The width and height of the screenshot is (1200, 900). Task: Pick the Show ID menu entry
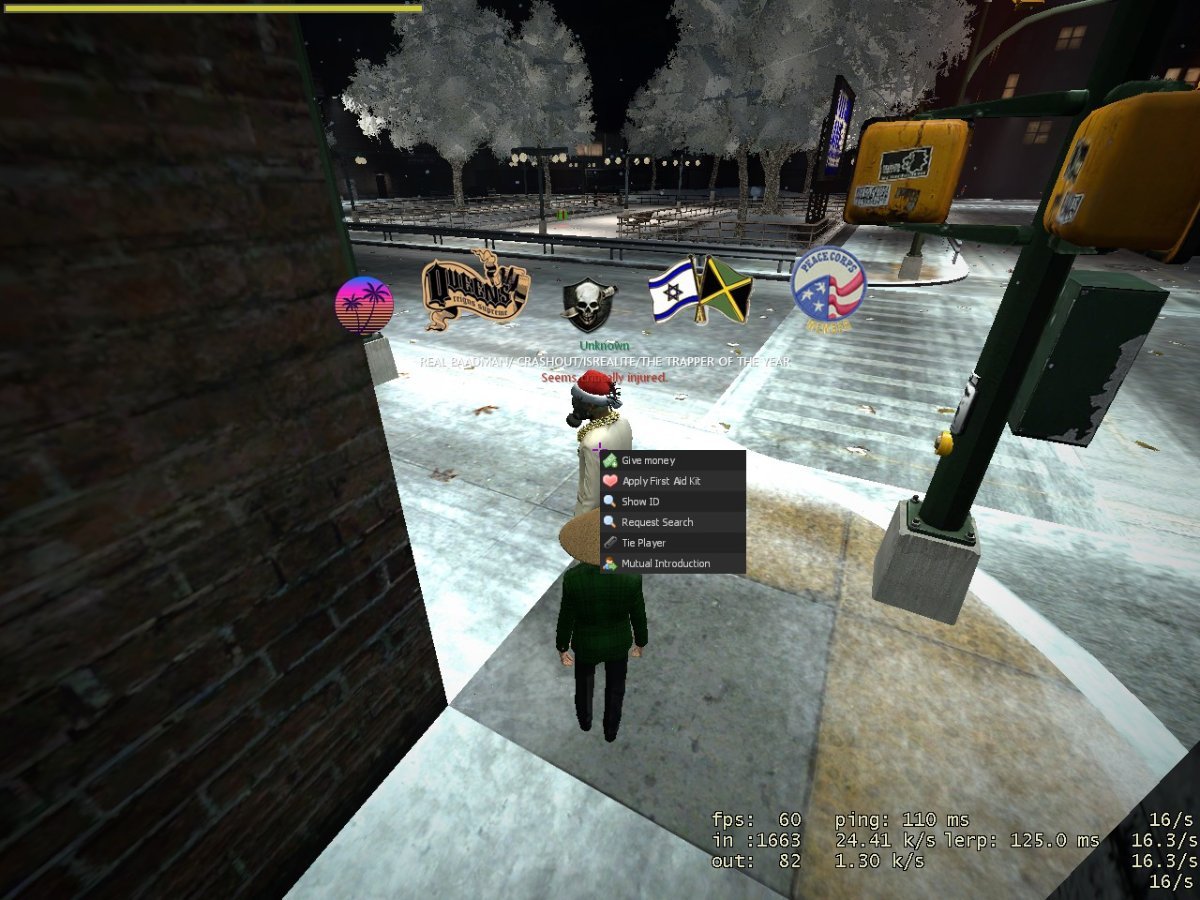click(x=640, y=502)
